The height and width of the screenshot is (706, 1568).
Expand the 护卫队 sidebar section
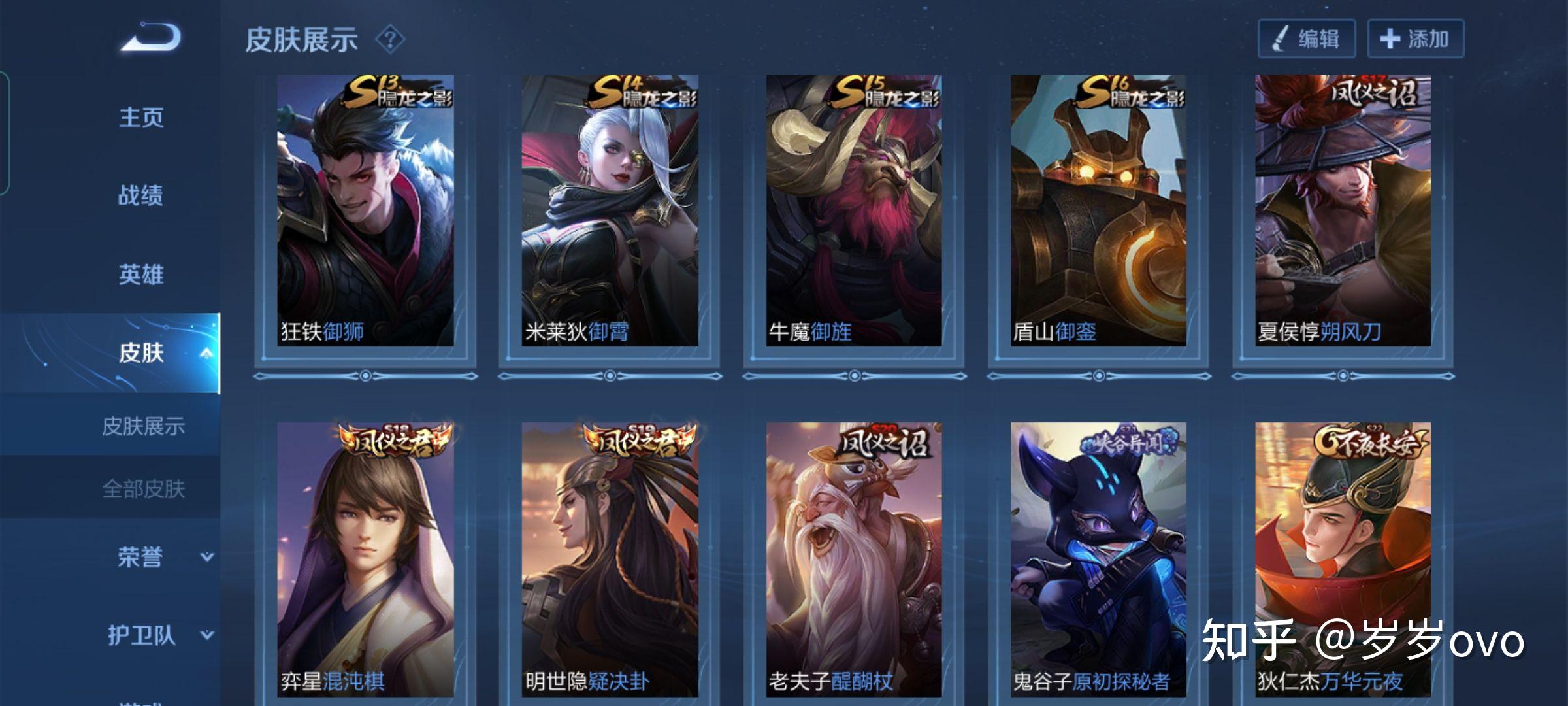click(208, 635)
